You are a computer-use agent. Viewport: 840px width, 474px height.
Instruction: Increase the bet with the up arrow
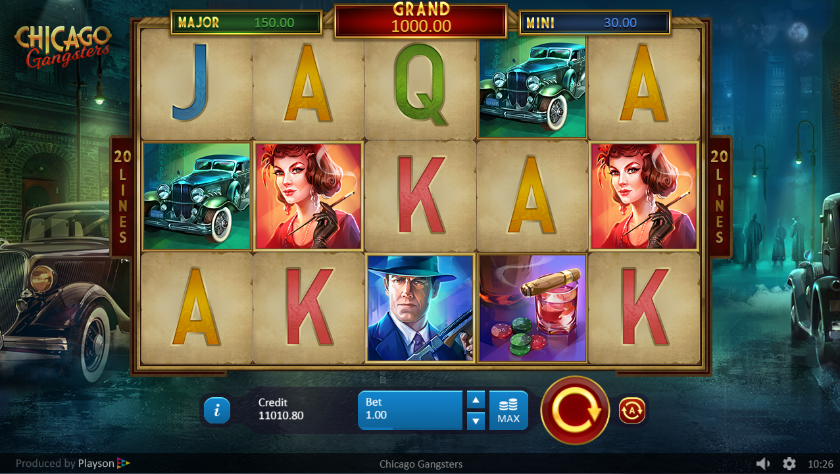tap(476, 400)
